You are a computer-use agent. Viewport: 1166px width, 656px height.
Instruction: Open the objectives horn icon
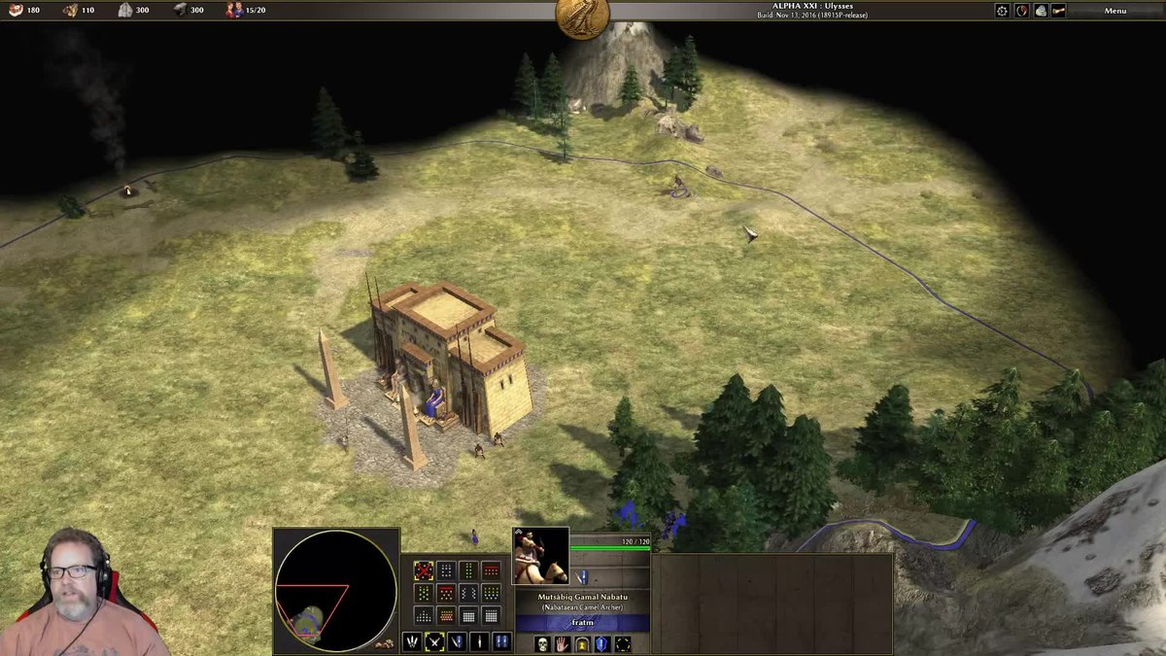[x=1058, y=11]
